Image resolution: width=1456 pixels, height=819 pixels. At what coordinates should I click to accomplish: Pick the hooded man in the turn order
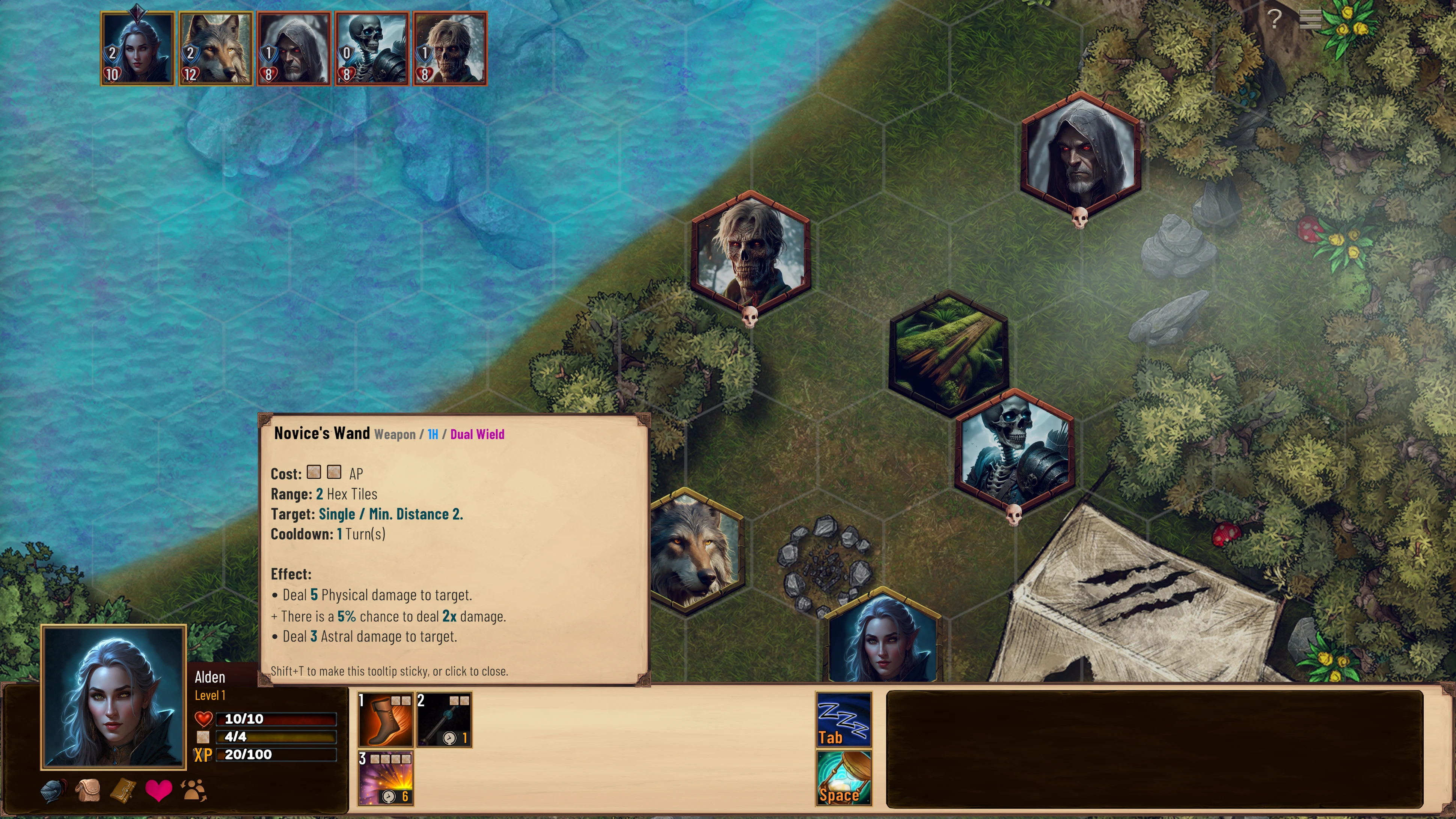point(293,48)
